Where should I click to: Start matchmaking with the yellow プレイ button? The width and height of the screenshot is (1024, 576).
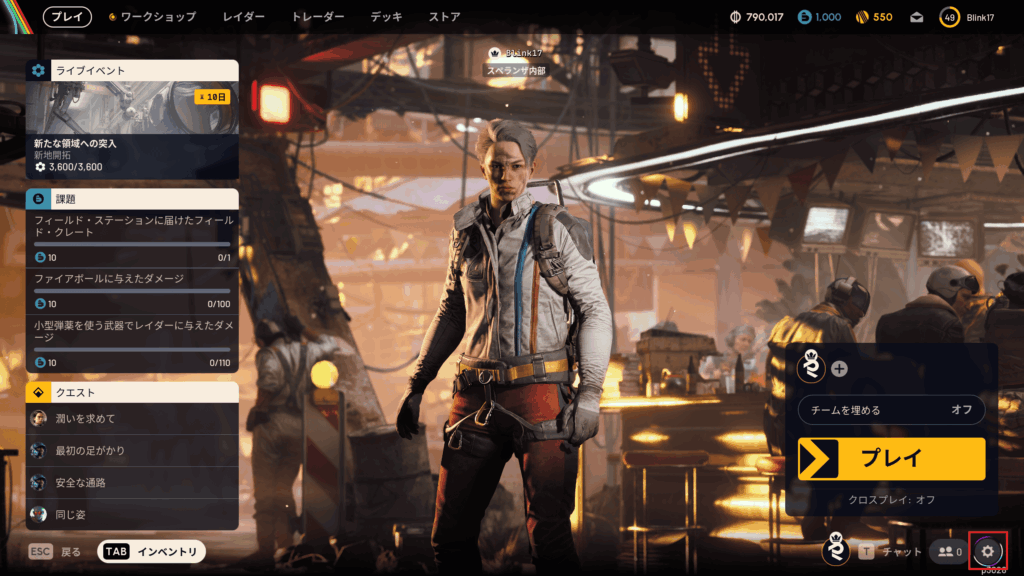click(891, 459)
